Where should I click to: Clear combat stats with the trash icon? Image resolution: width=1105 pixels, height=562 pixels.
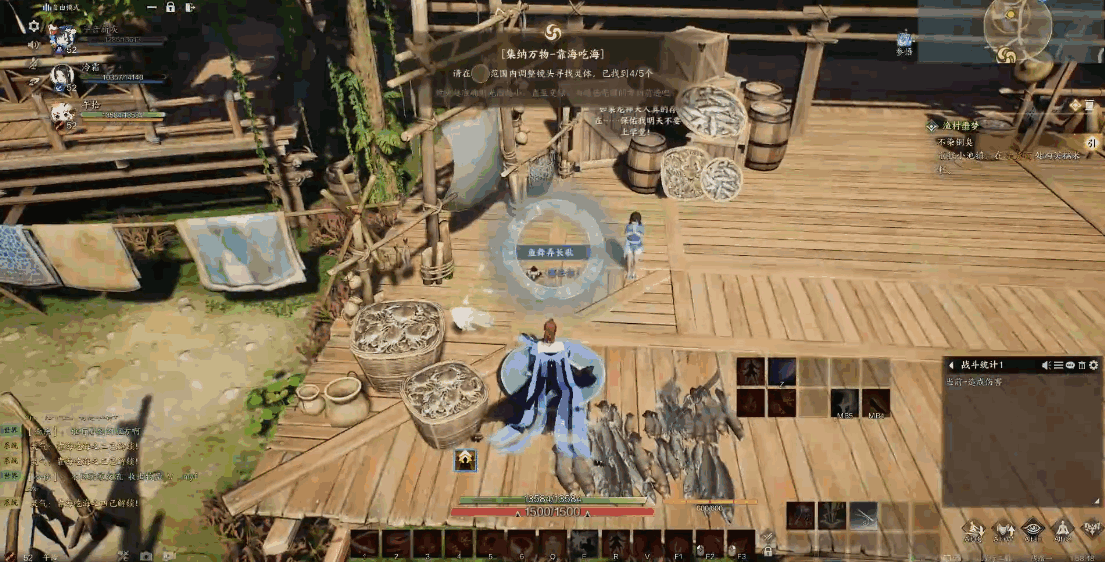click(1081, 366)
